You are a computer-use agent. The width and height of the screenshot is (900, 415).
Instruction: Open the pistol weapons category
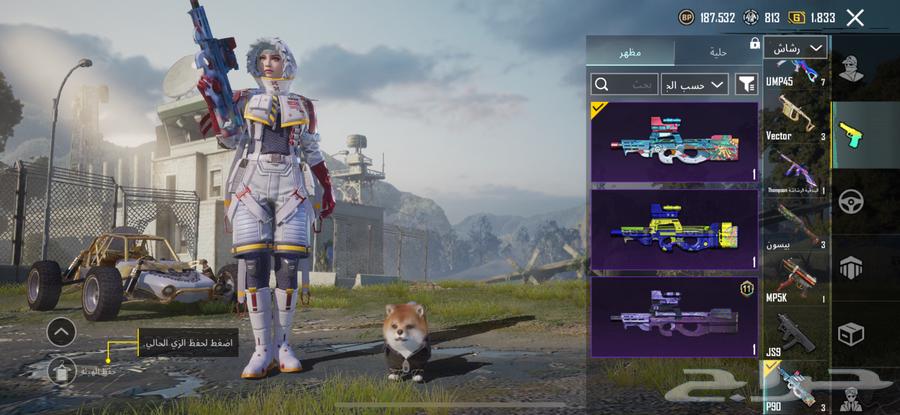pos(851,134)
